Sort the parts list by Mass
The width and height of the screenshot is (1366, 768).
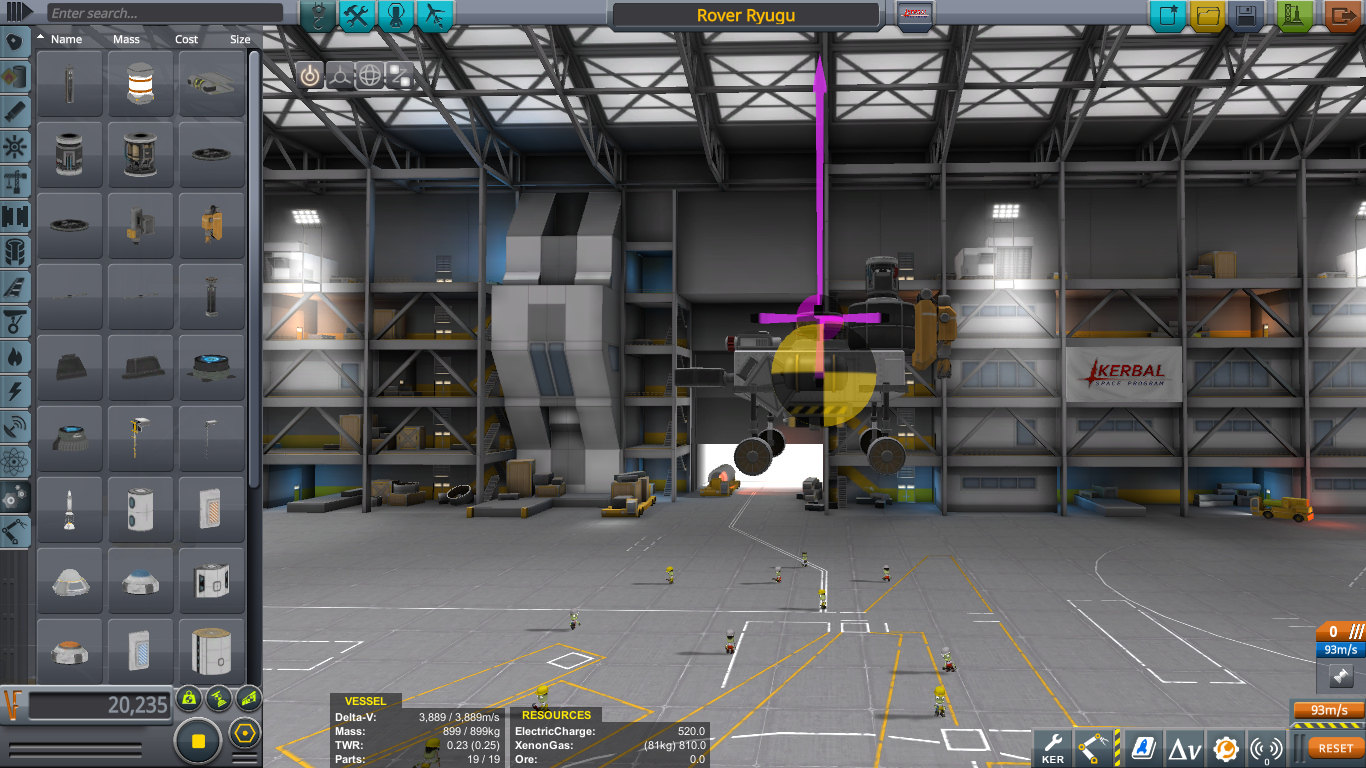coord(127,40)
